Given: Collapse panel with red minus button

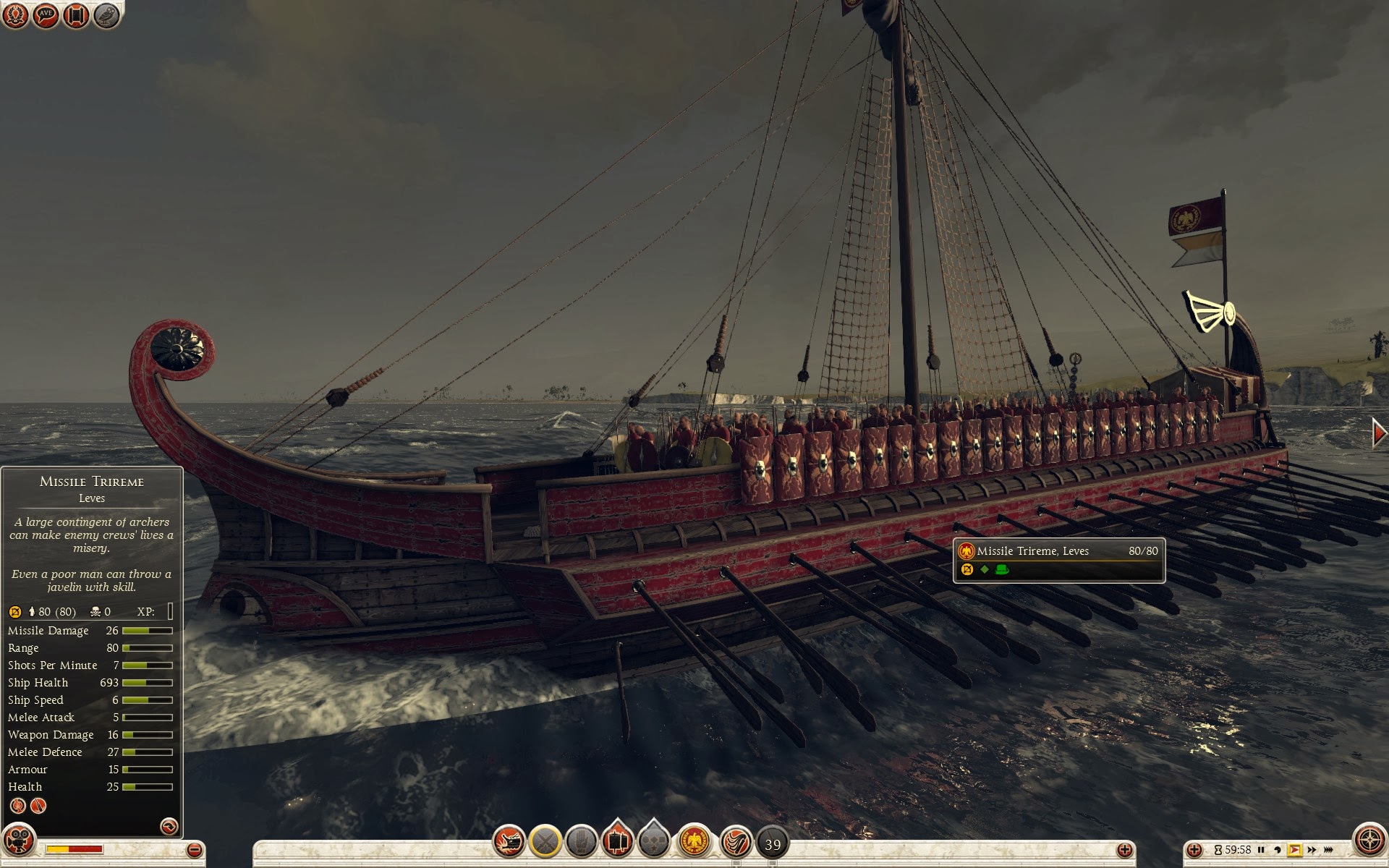Looking at the screenshot, I should [194, 850].
